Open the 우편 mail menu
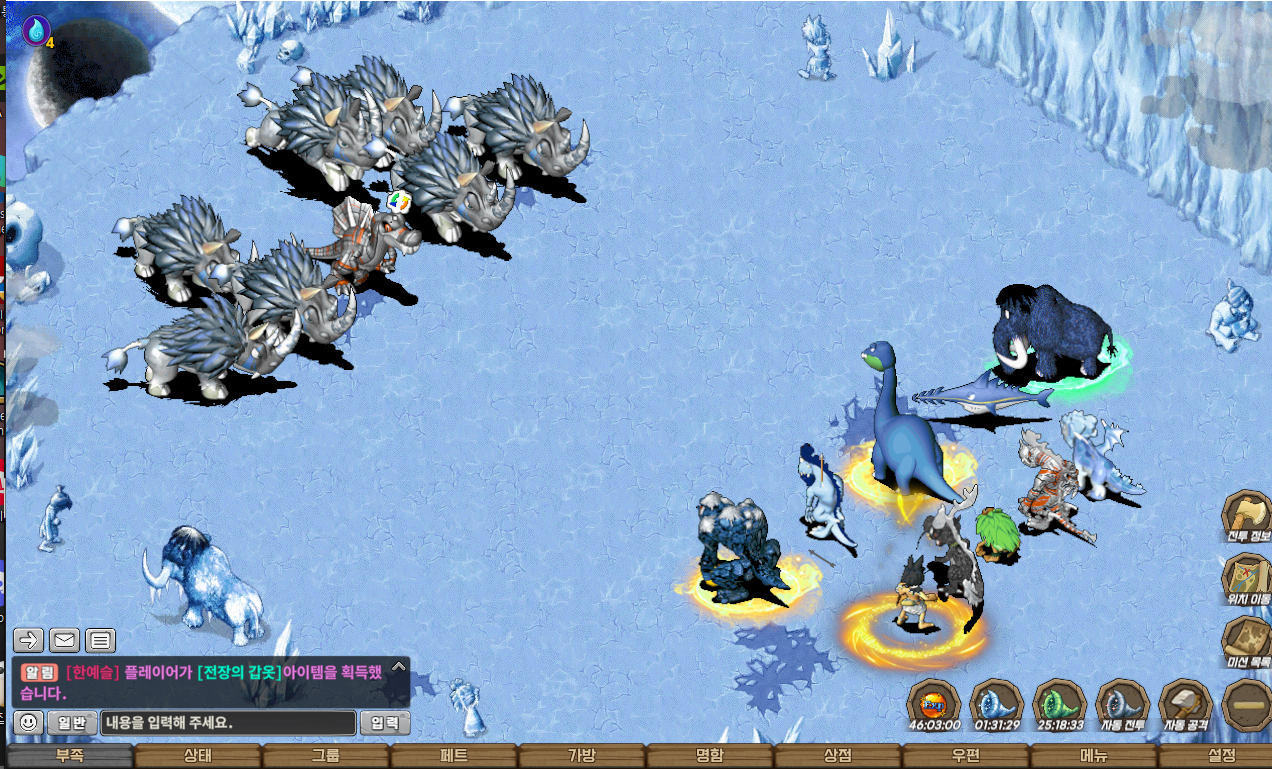 pos(966,756)
